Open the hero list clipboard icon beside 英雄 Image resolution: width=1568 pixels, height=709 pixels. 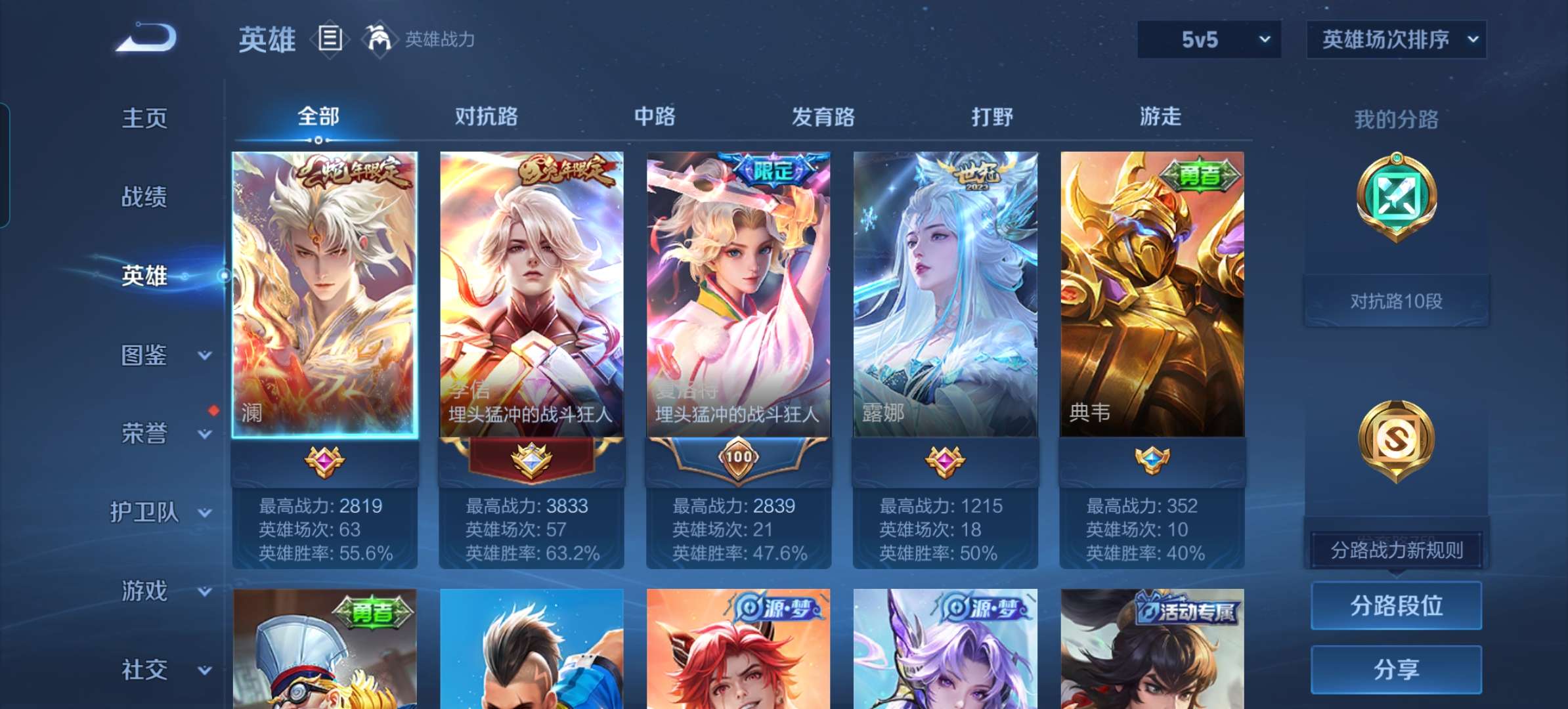pyautogui.click(x=328, y=39)
